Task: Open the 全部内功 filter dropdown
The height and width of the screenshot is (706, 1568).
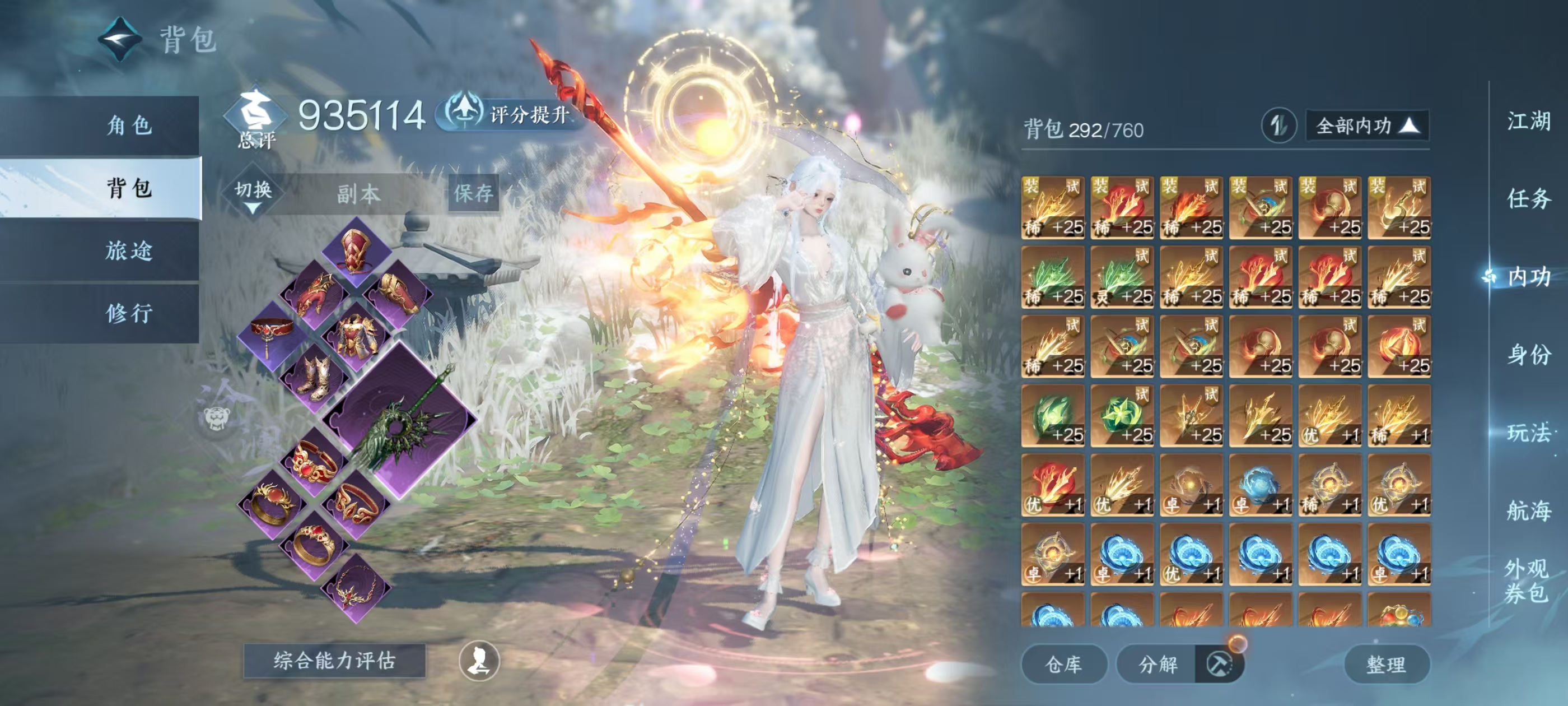Action: point(1366,126)
